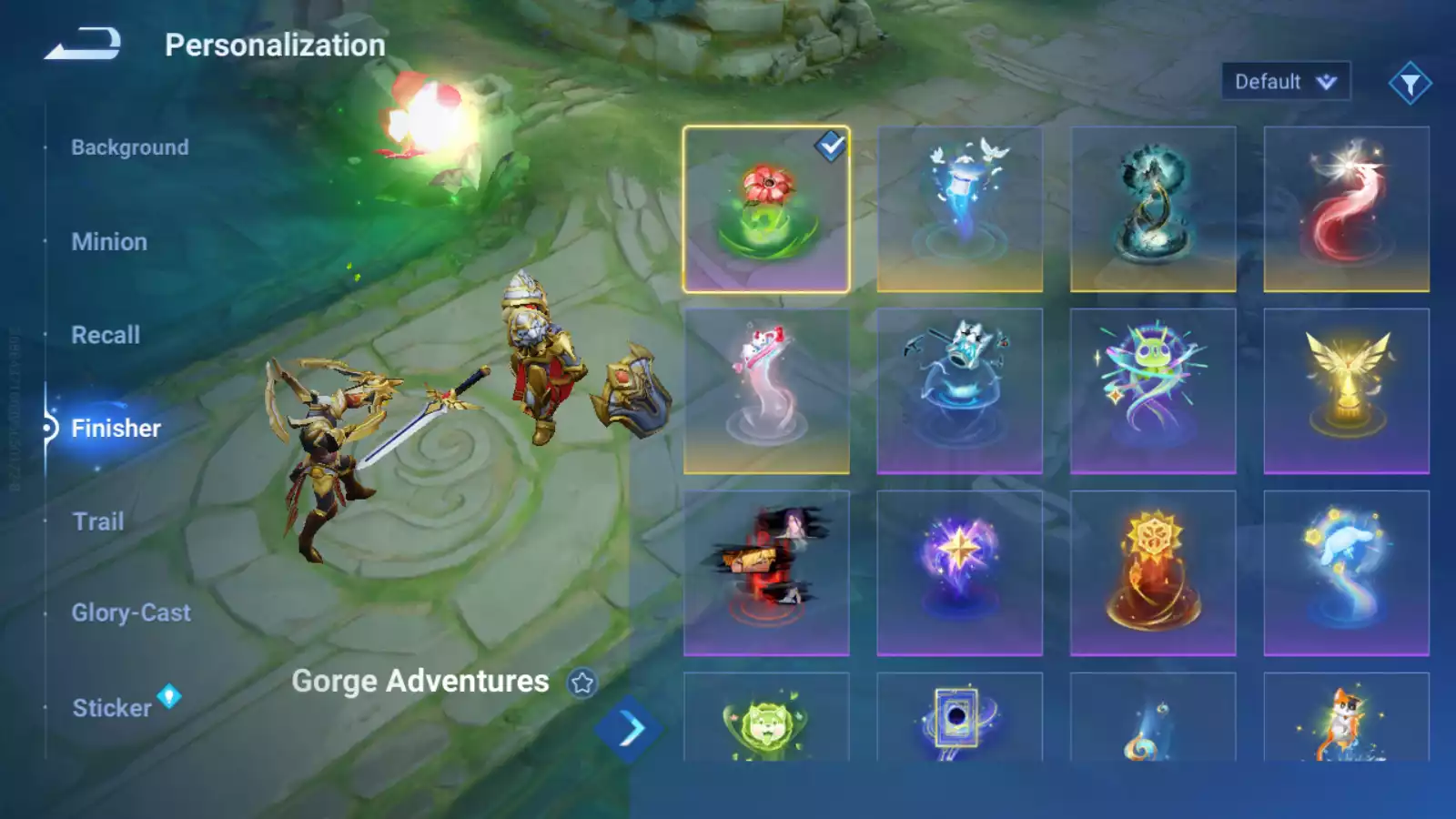This screenshot has height=819, width=1456.
Task: Open the Minion category
Action: click(x=109, y=242)
